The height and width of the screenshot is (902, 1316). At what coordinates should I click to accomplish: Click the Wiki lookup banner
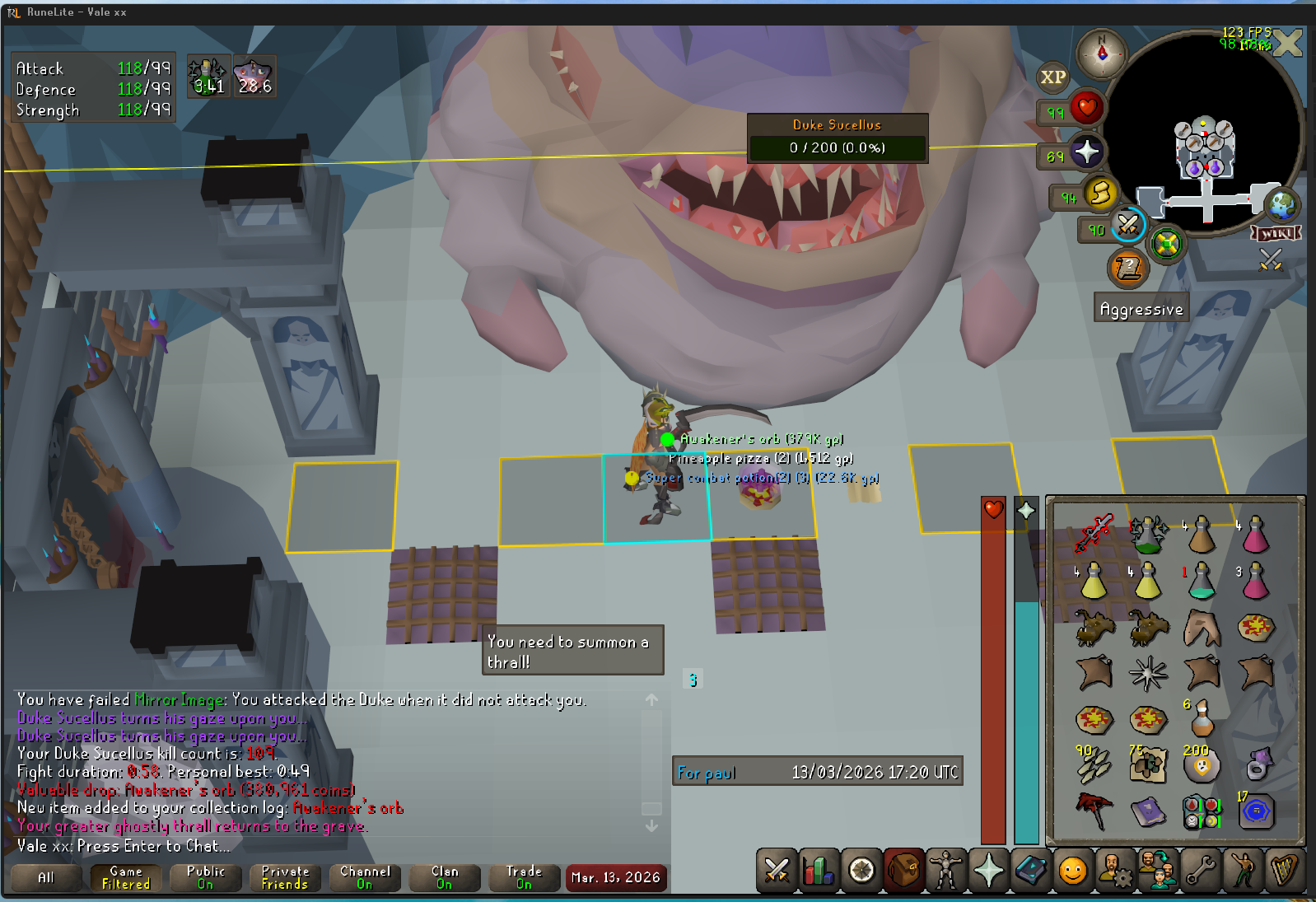pos(1276,233)
